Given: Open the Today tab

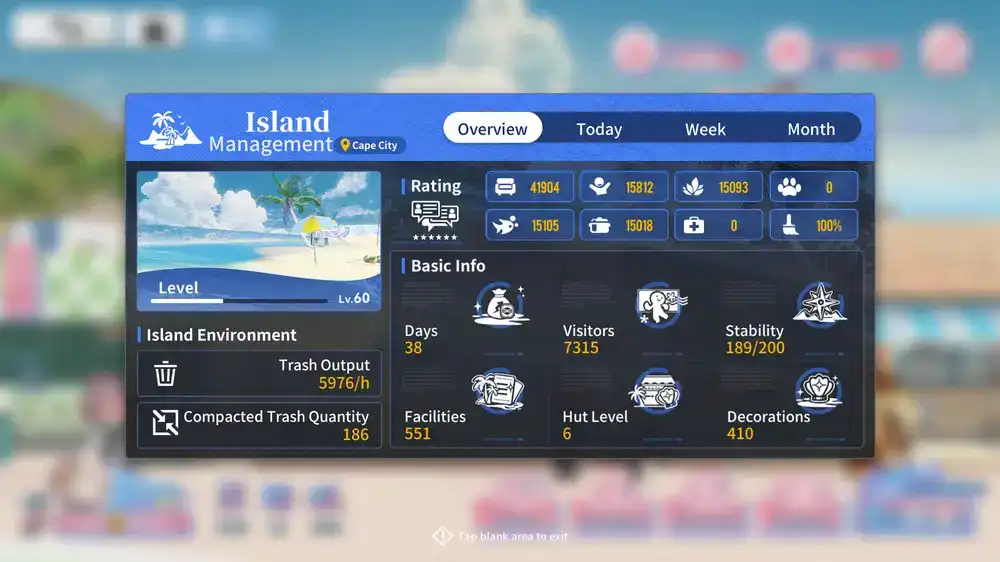Looking at the screenshot, I should click(599, 129).
